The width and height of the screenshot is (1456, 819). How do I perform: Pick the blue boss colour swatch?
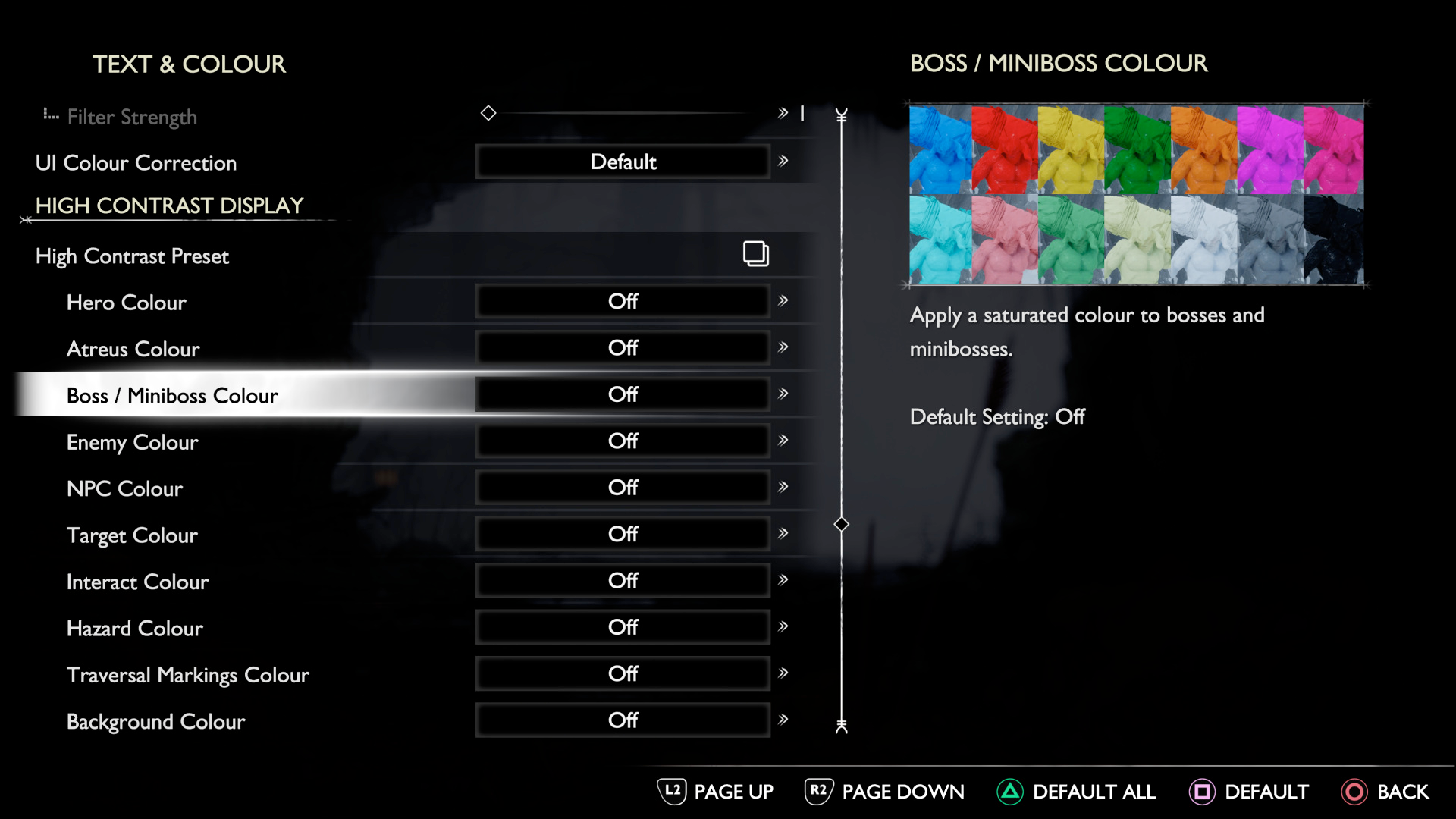[939, 146]
